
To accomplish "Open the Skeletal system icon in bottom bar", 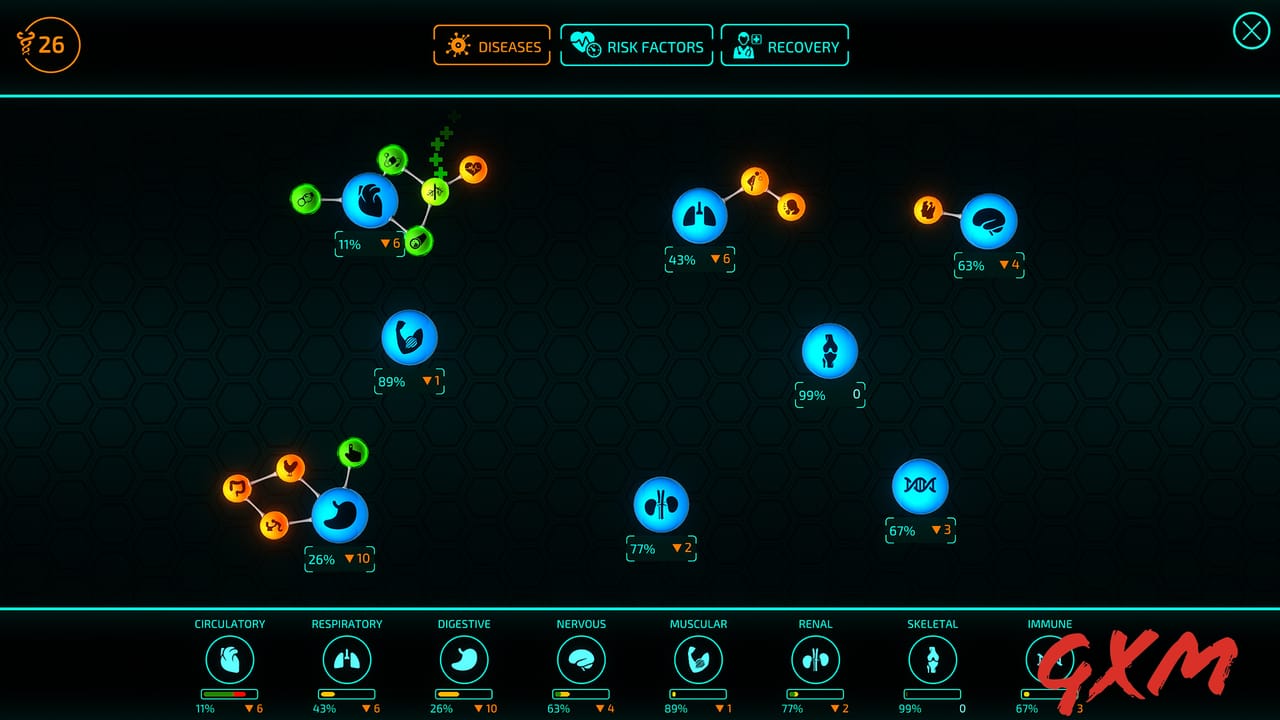I will (931, 660).
